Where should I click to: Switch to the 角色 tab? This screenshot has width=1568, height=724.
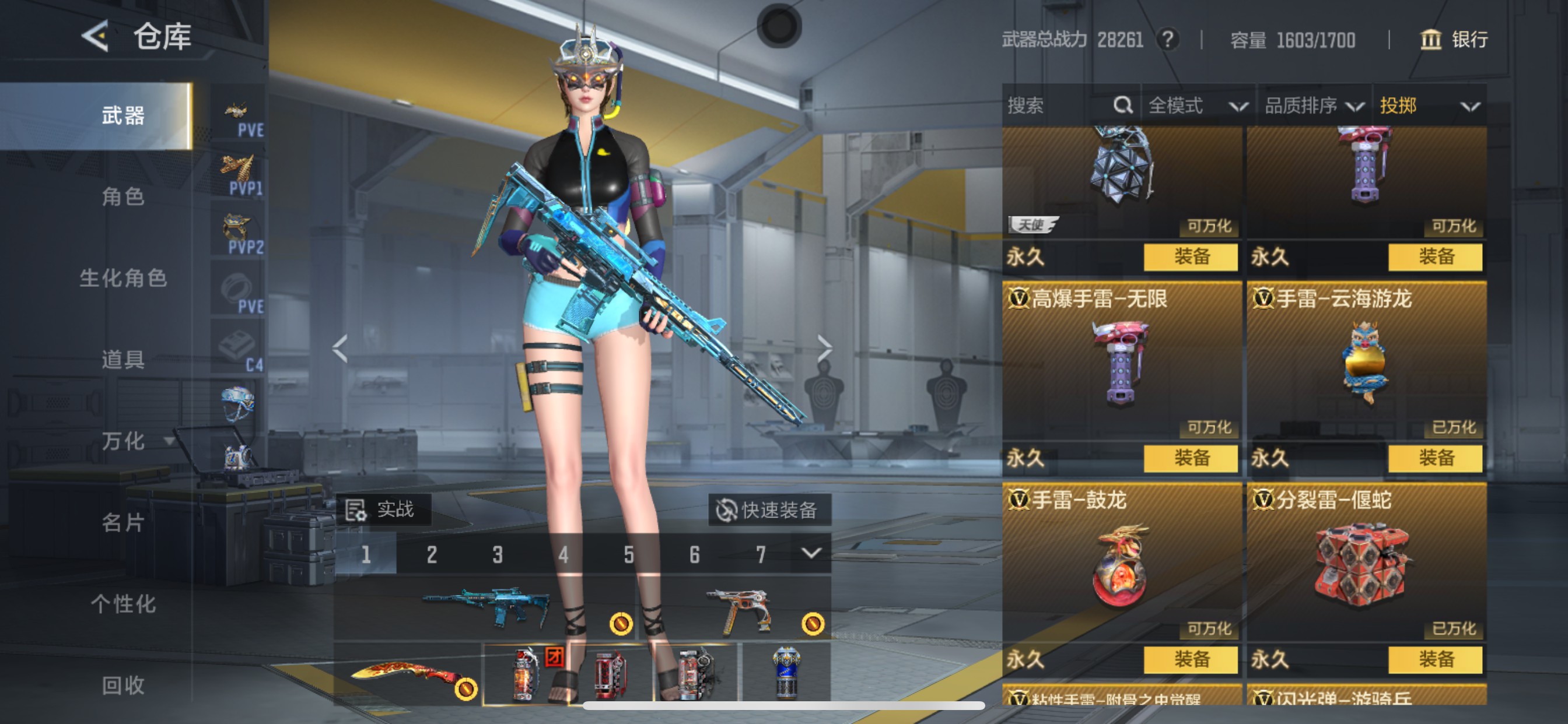coord(124,197)
